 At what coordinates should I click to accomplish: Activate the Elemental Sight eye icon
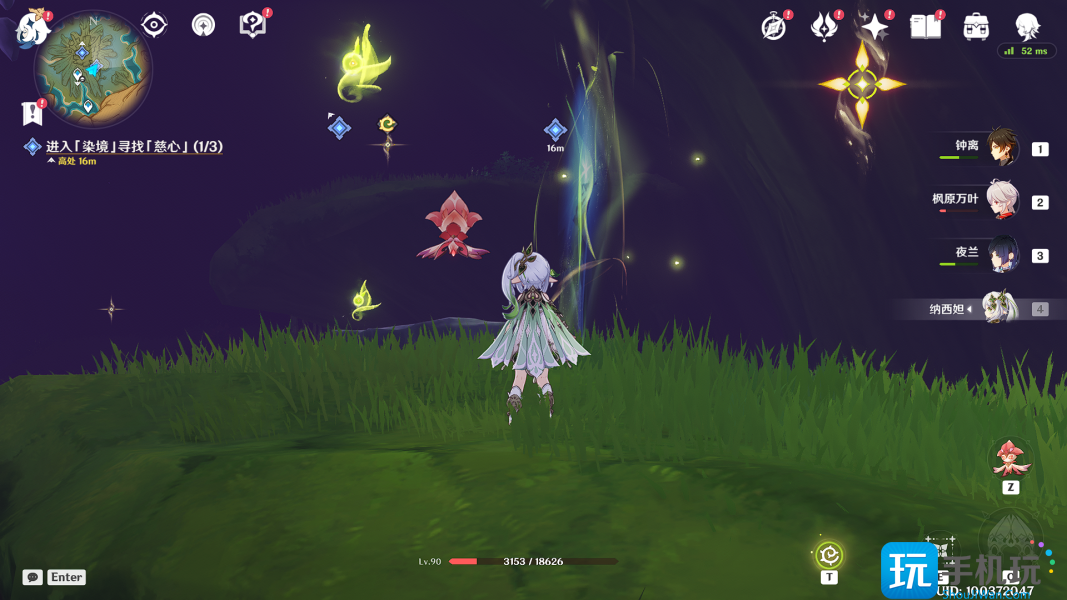(154, 25)
